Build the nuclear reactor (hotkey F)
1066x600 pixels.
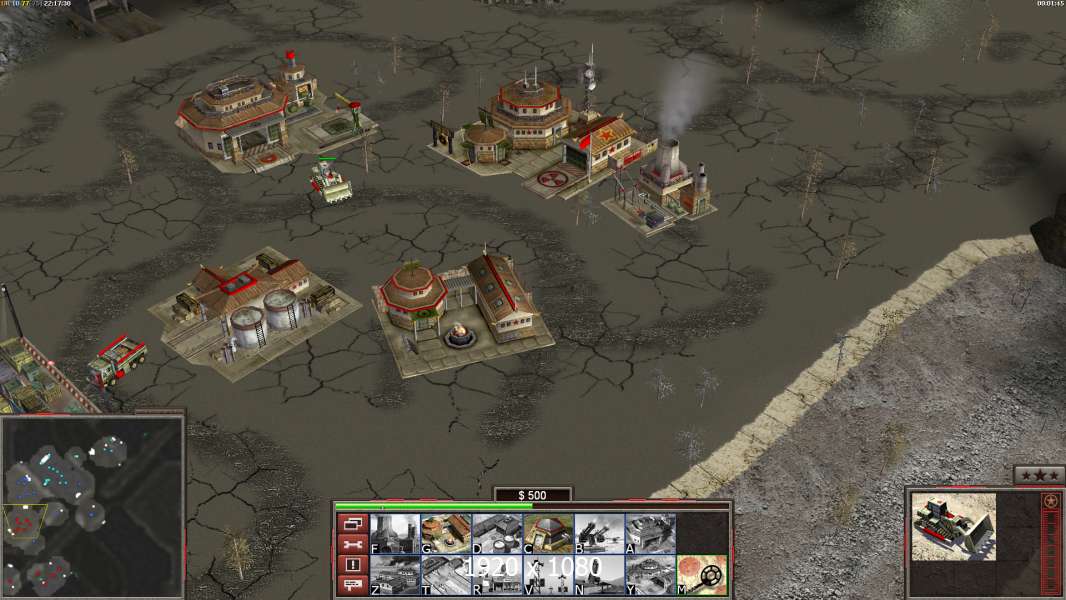pyautogui.click(x=394, y=533)
